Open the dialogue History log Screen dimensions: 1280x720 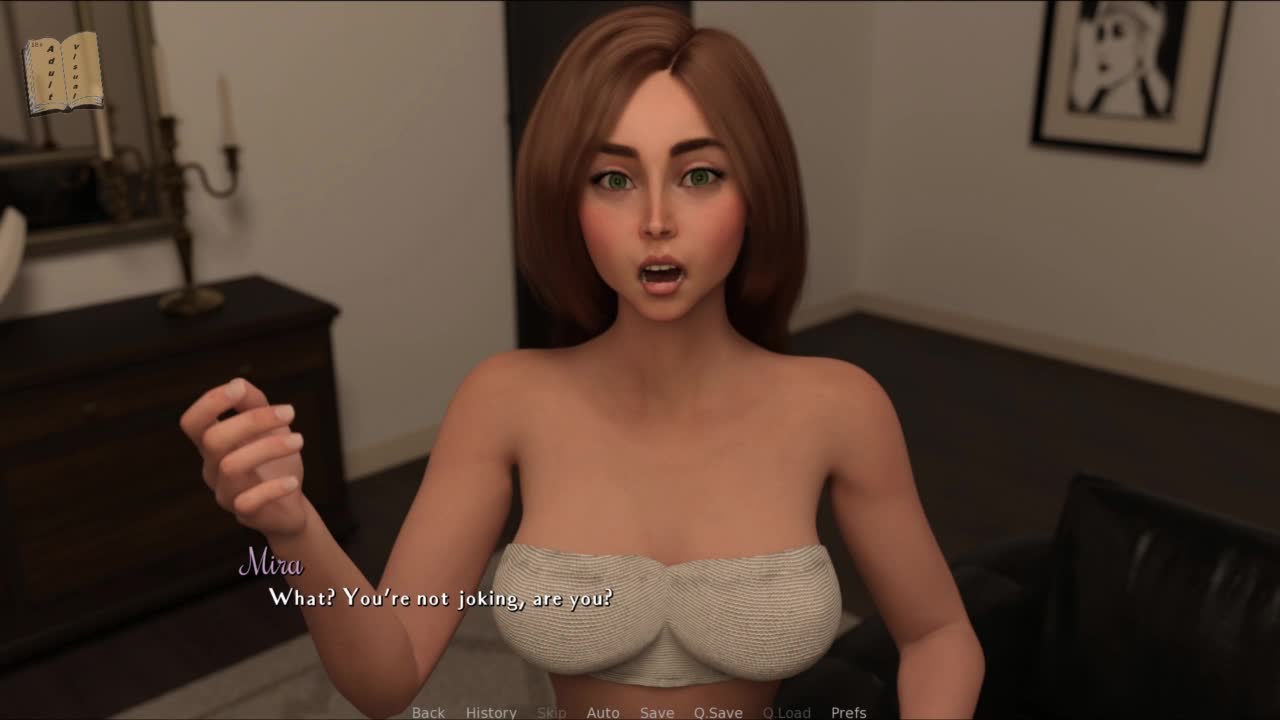click(x=491, y=712)
